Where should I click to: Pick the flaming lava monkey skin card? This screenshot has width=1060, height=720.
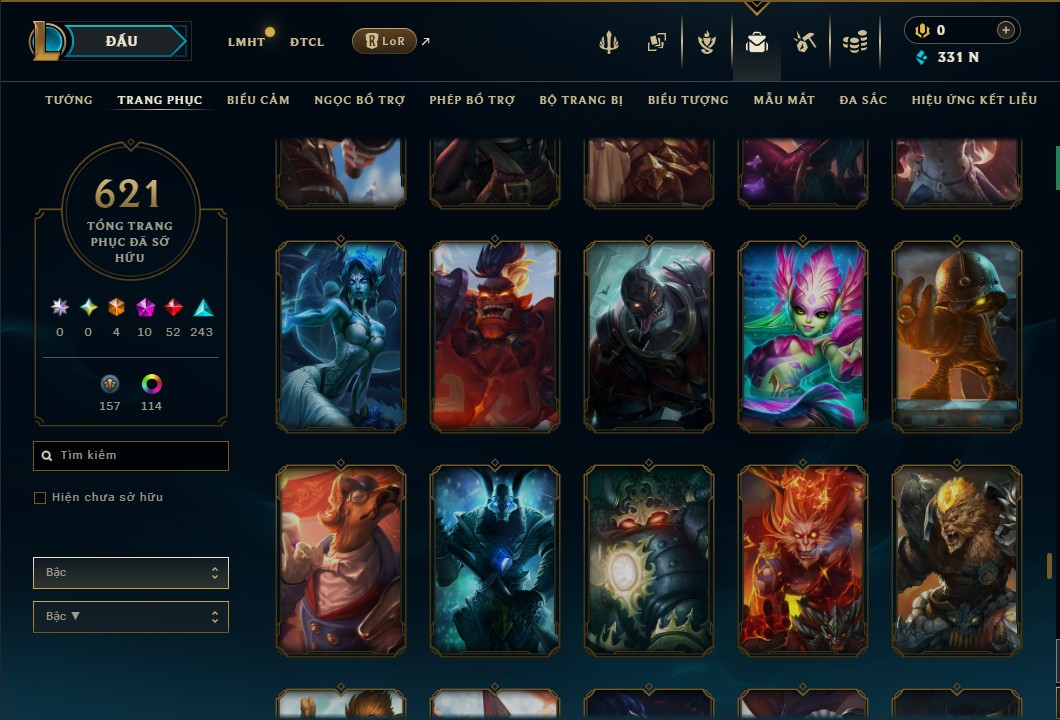click(x=803, y=560)
